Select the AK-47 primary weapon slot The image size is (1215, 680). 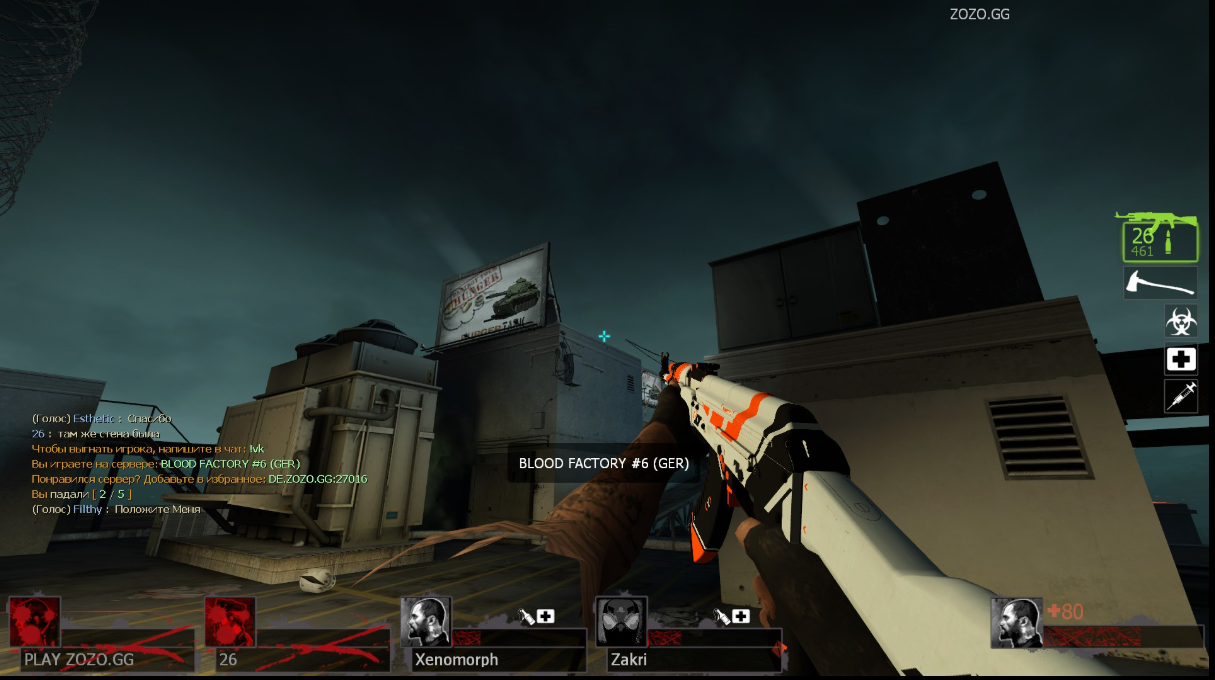(x=1159, y=237)
